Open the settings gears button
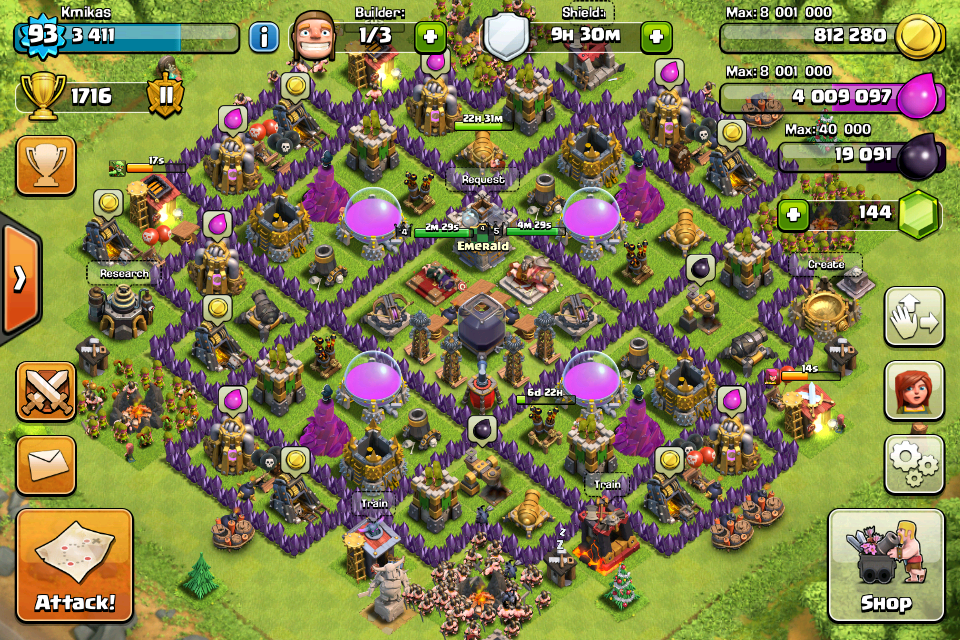 tap(914, 463)
